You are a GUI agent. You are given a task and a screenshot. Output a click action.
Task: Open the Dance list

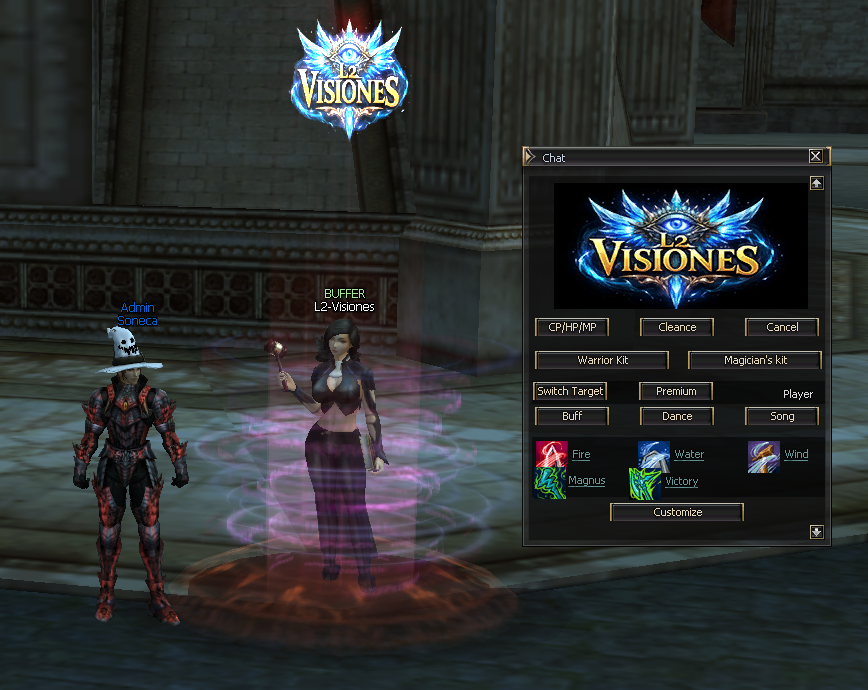[x=677, y=416]
